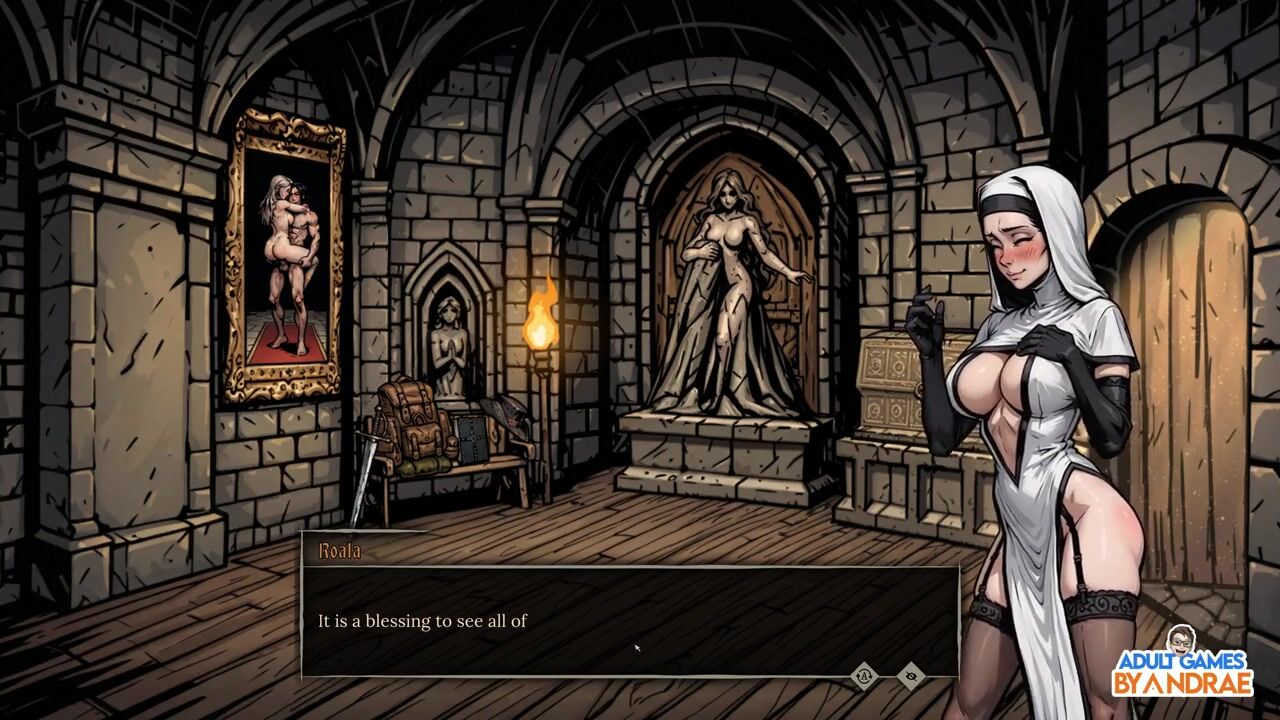Viewport: 1280px width, 720px height.
Task: Hide the dialogue box with the crossed-eye icon
Action: [910, 676]
